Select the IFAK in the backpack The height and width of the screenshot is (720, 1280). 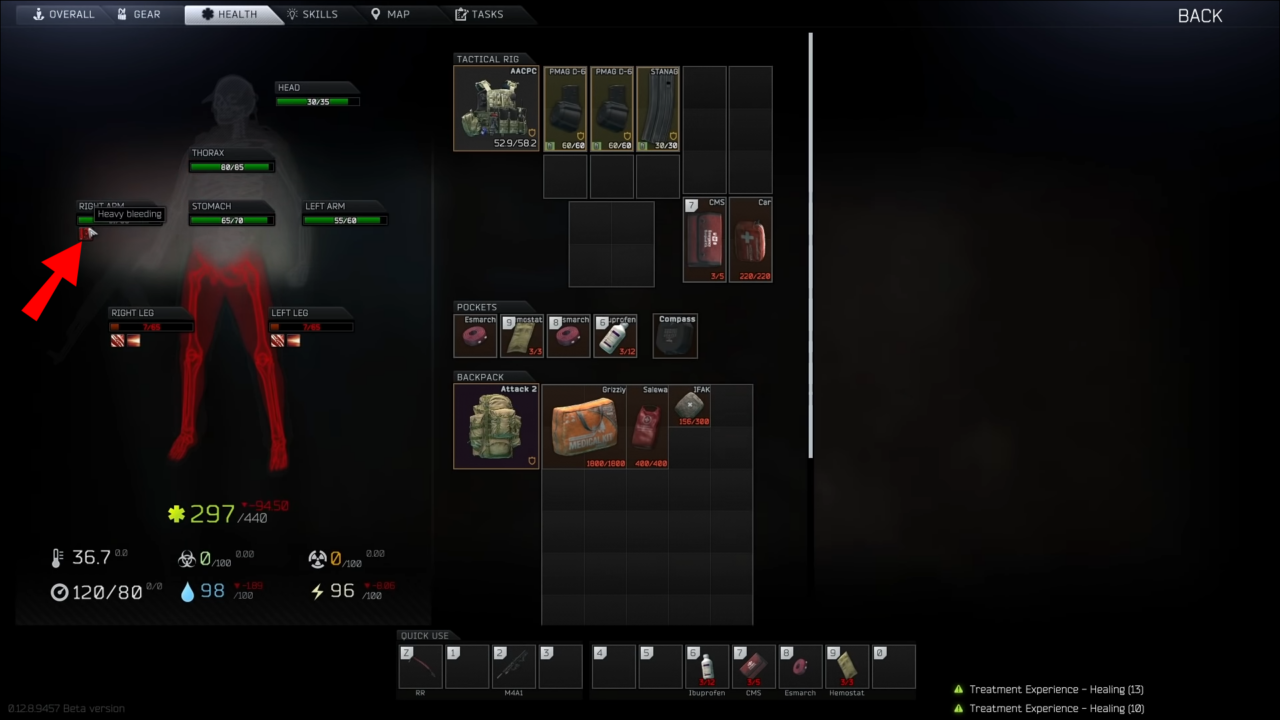[x=690, y=407]
